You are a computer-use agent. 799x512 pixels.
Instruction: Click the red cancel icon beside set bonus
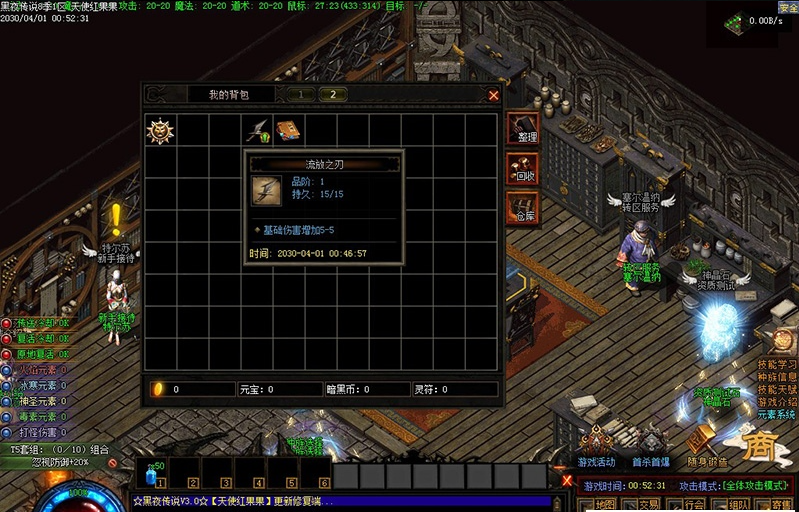113,463
